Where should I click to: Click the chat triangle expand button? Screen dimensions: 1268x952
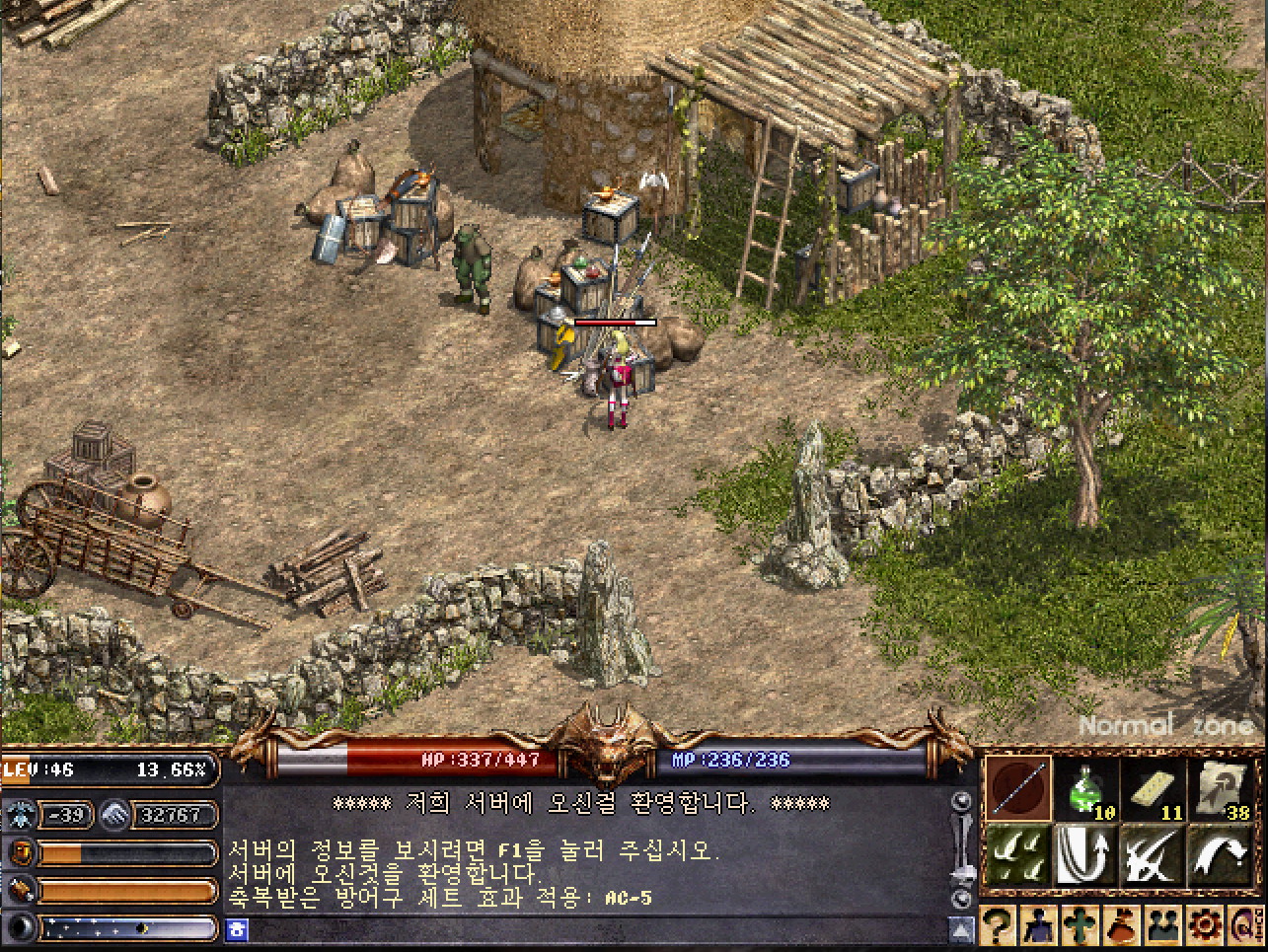coord(961,929)
